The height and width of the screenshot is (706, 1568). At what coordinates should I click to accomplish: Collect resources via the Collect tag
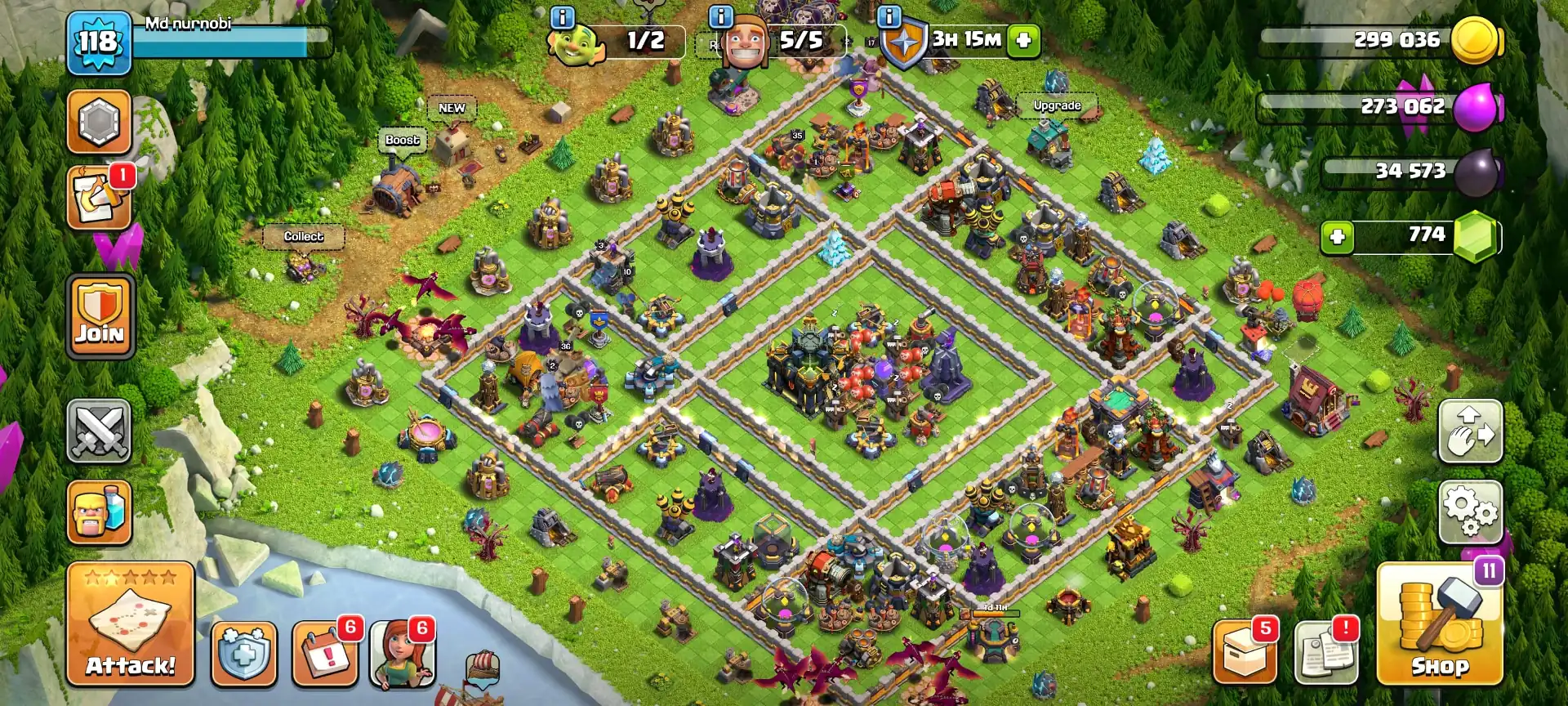point(302,236)
